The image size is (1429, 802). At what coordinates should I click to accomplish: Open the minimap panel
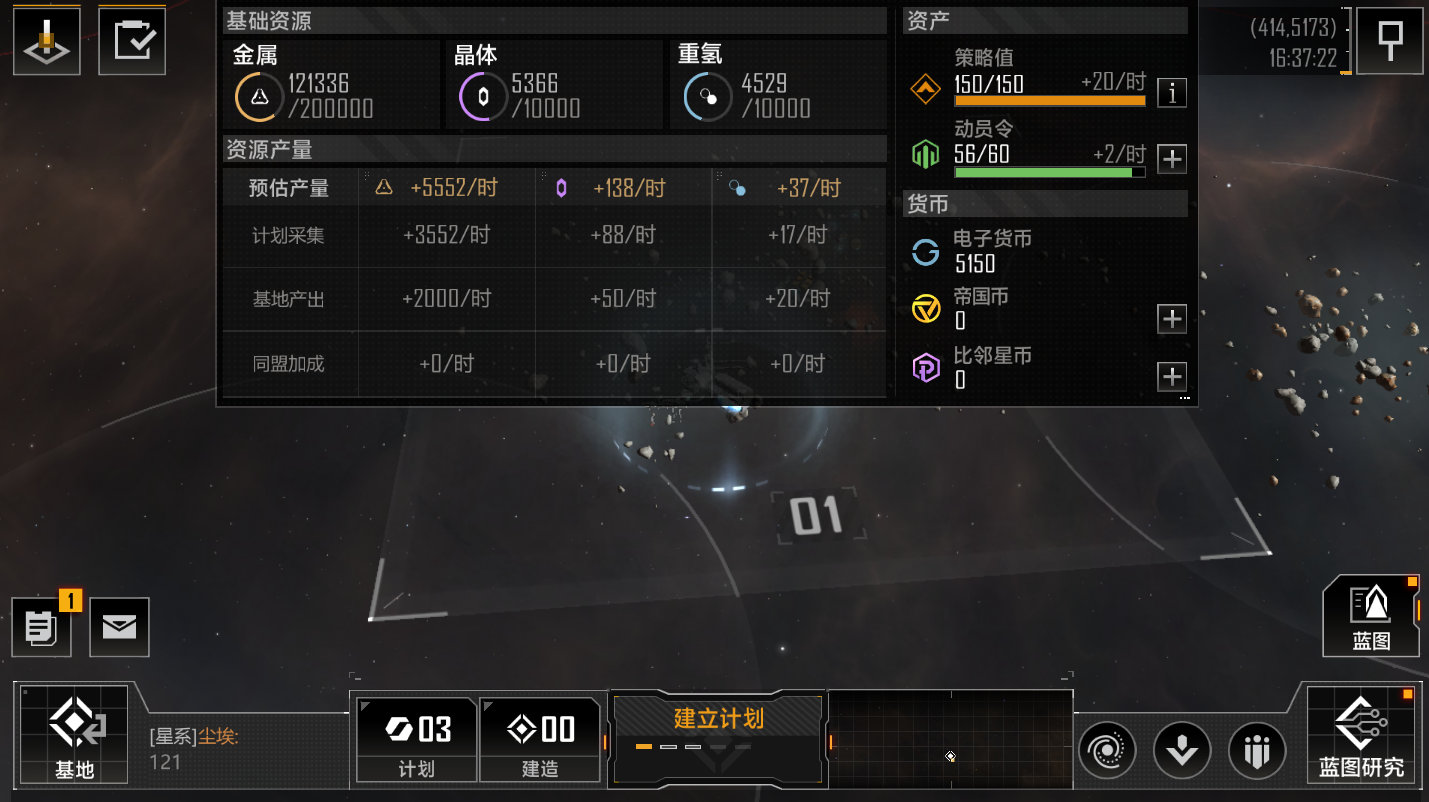click(950, 739)
